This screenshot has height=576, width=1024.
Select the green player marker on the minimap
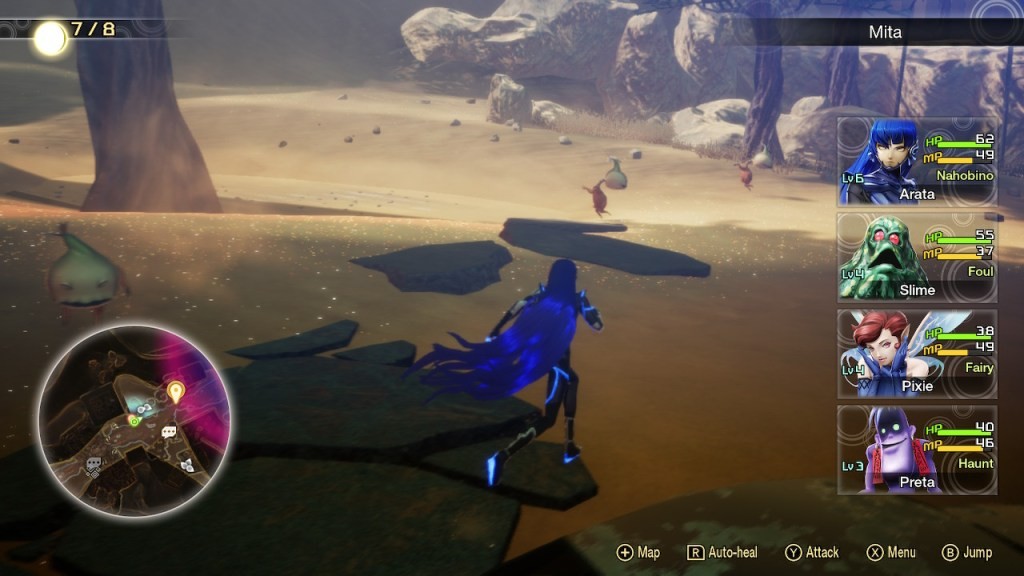pyautogui.click(x=134, y=421)
